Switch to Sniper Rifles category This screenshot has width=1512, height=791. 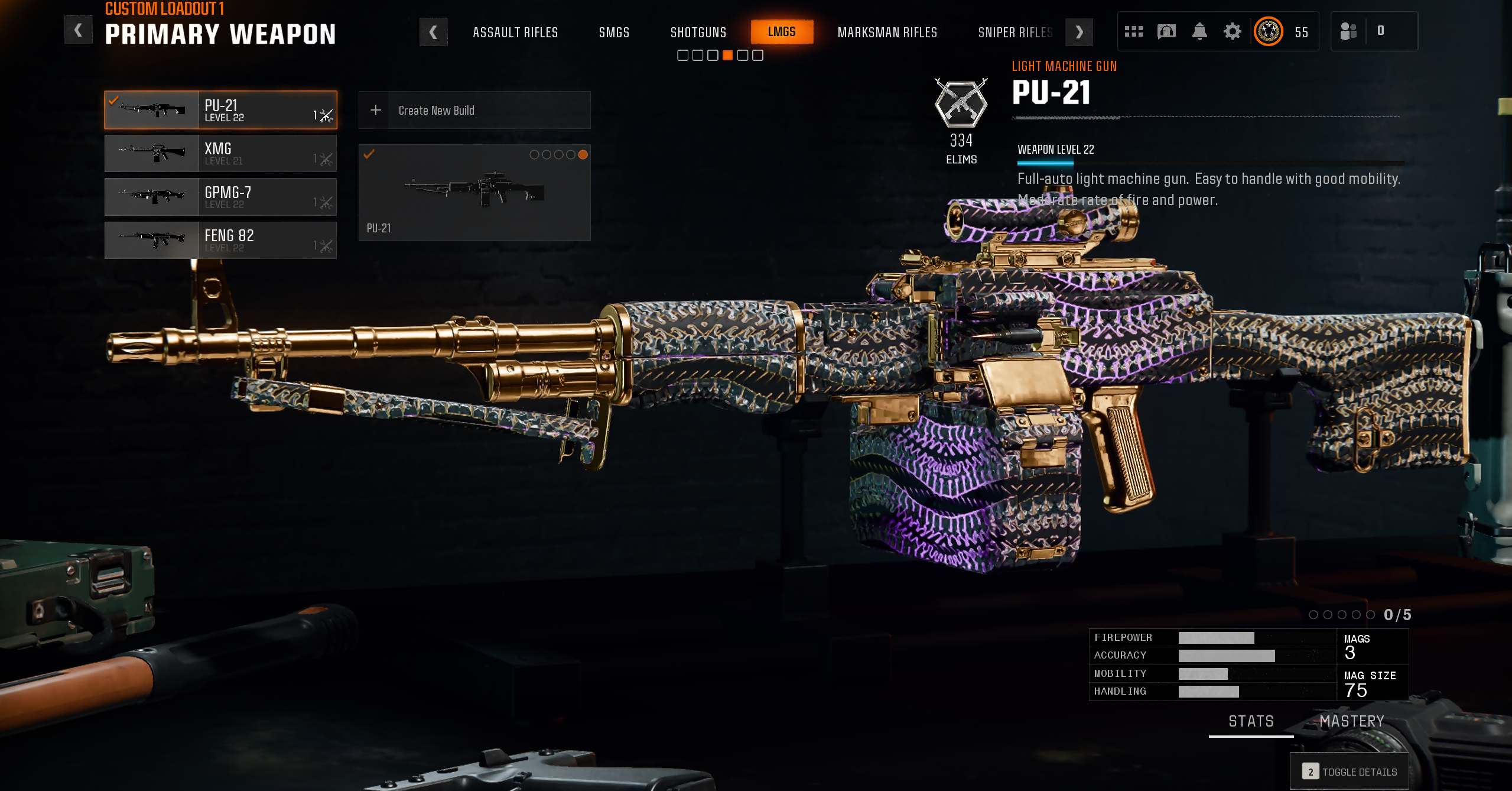click(1014, 33)
